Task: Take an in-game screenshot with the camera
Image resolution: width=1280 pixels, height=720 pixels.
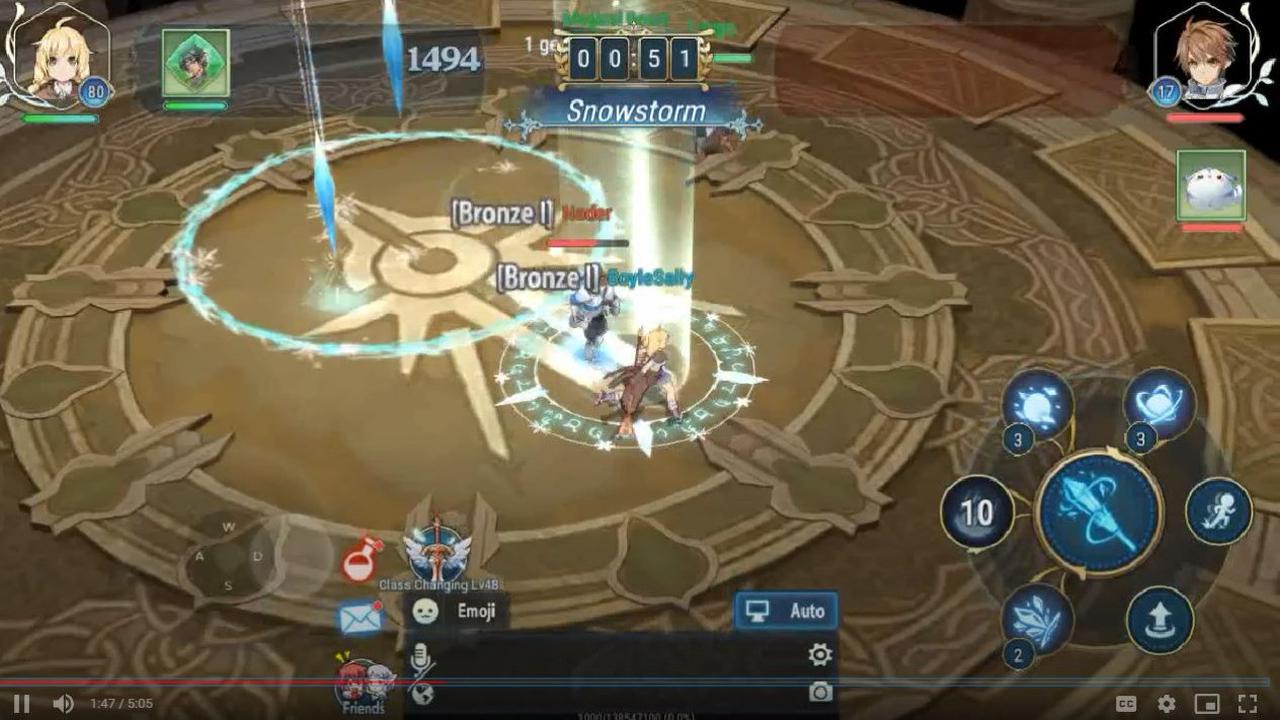Action: tap(822, 689)
